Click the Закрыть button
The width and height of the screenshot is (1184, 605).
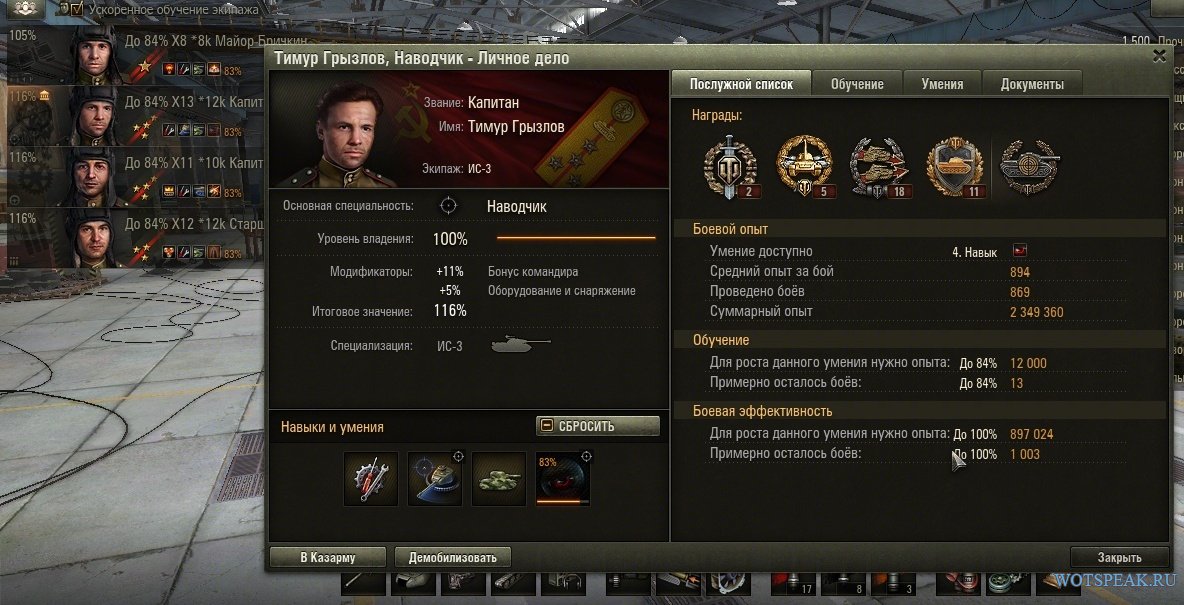tap(1118, 558)
